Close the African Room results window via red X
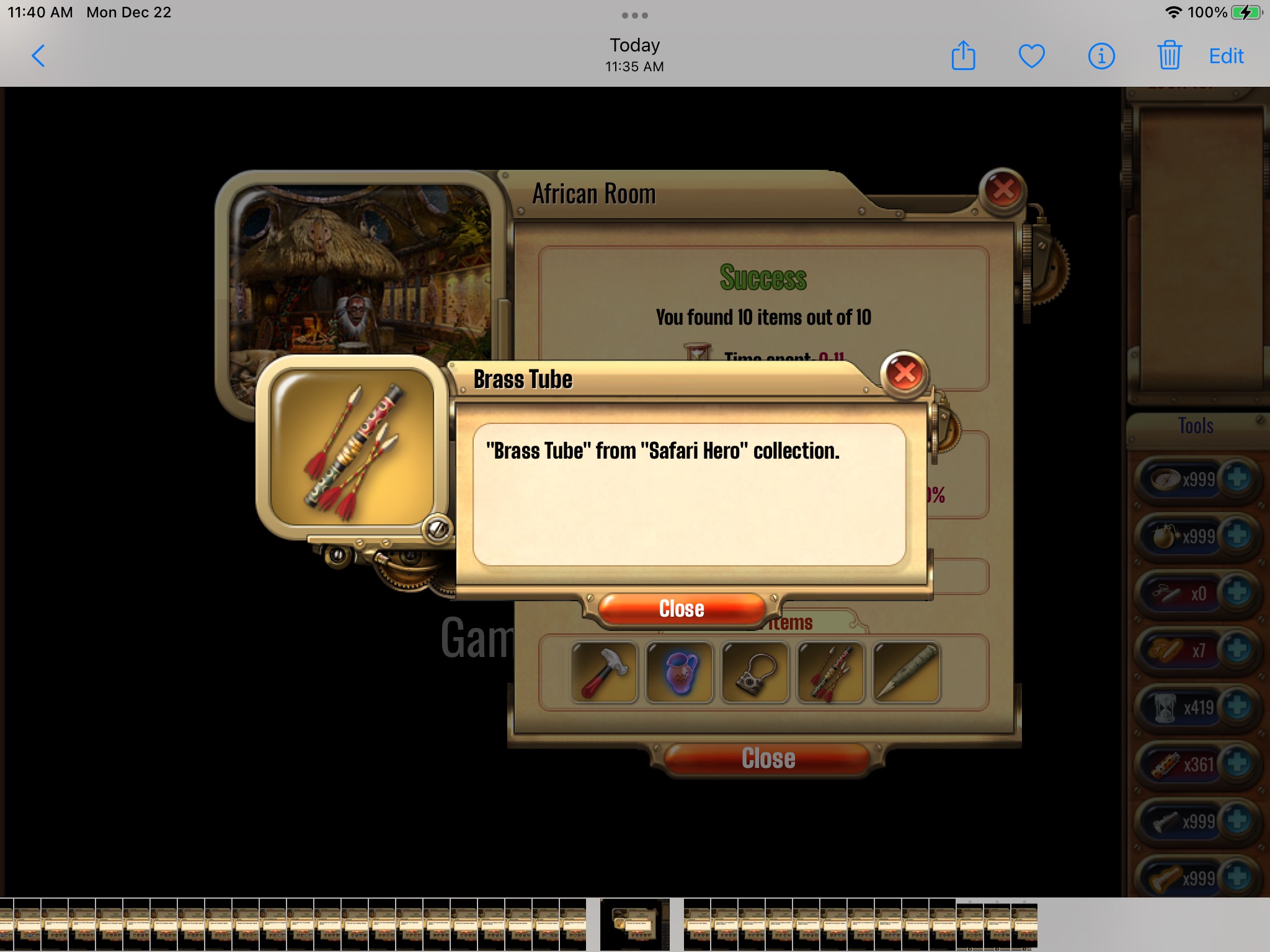1270x952 pixels. pos(1003,190)
